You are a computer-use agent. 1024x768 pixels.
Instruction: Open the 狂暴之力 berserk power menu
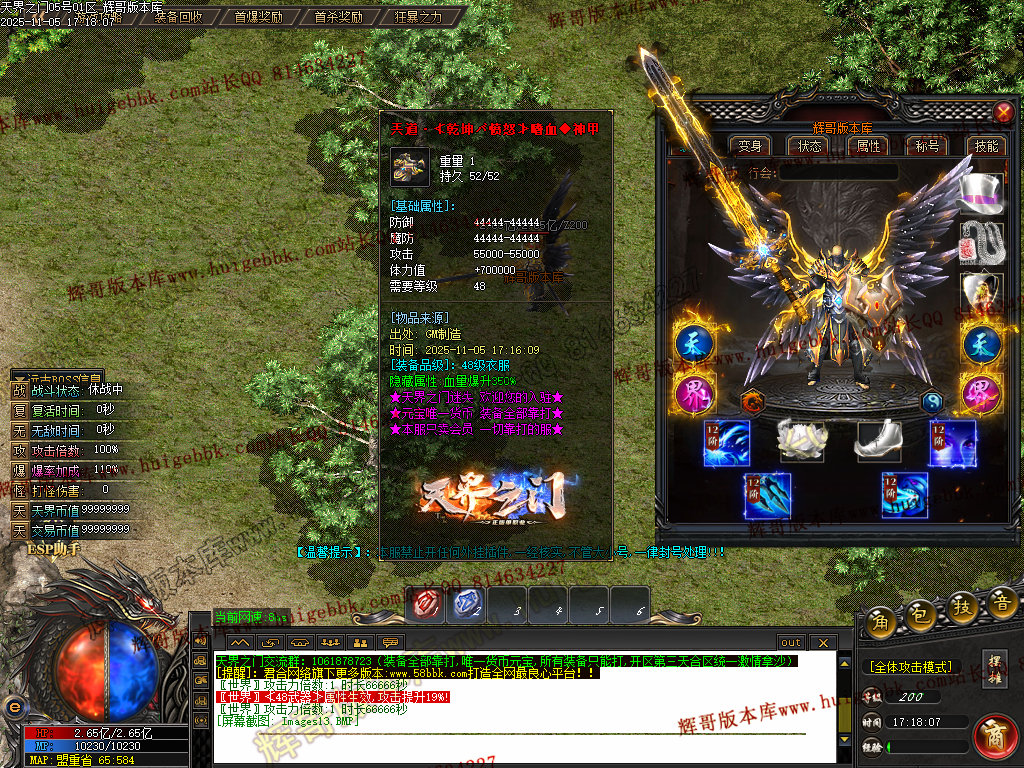(x=418, y=17)
